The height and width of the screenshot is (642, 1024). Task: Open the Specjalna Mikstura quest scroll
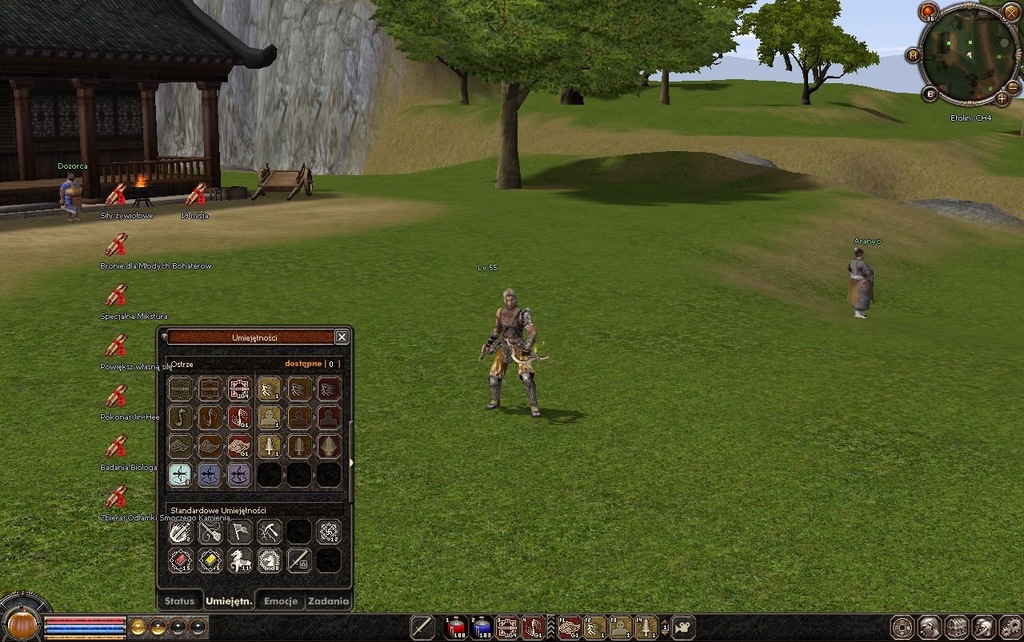pyautogui.click(x=116, y=295)
